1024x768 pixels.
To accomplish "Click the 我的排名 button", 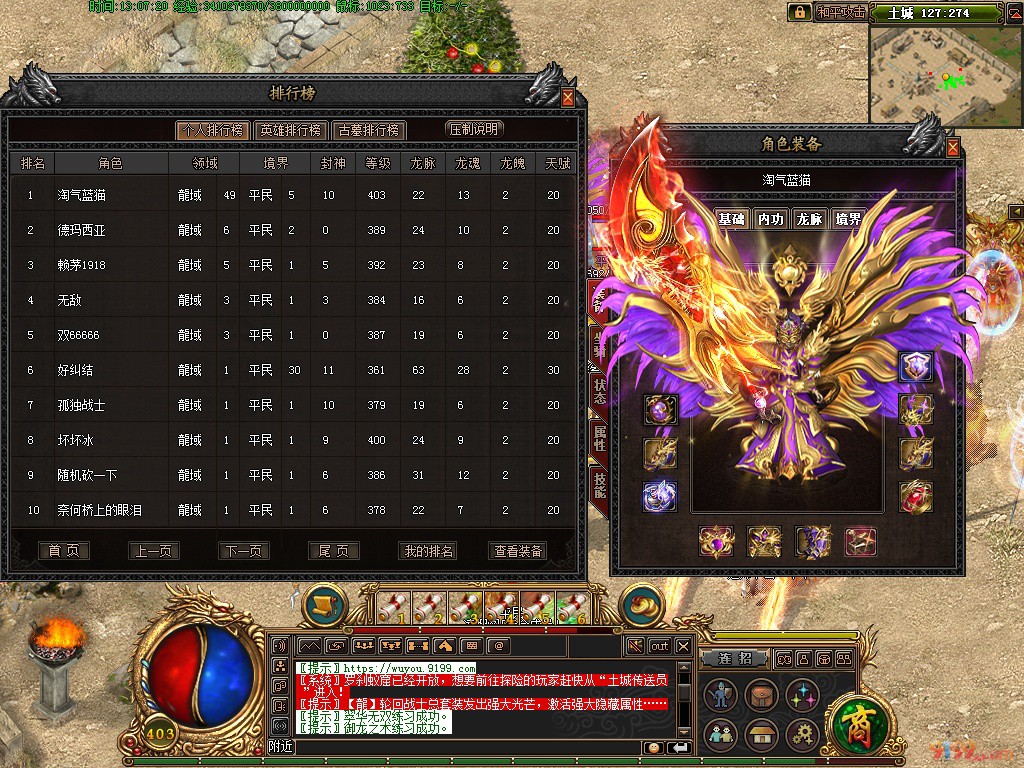I will click(x=427, y=551).
